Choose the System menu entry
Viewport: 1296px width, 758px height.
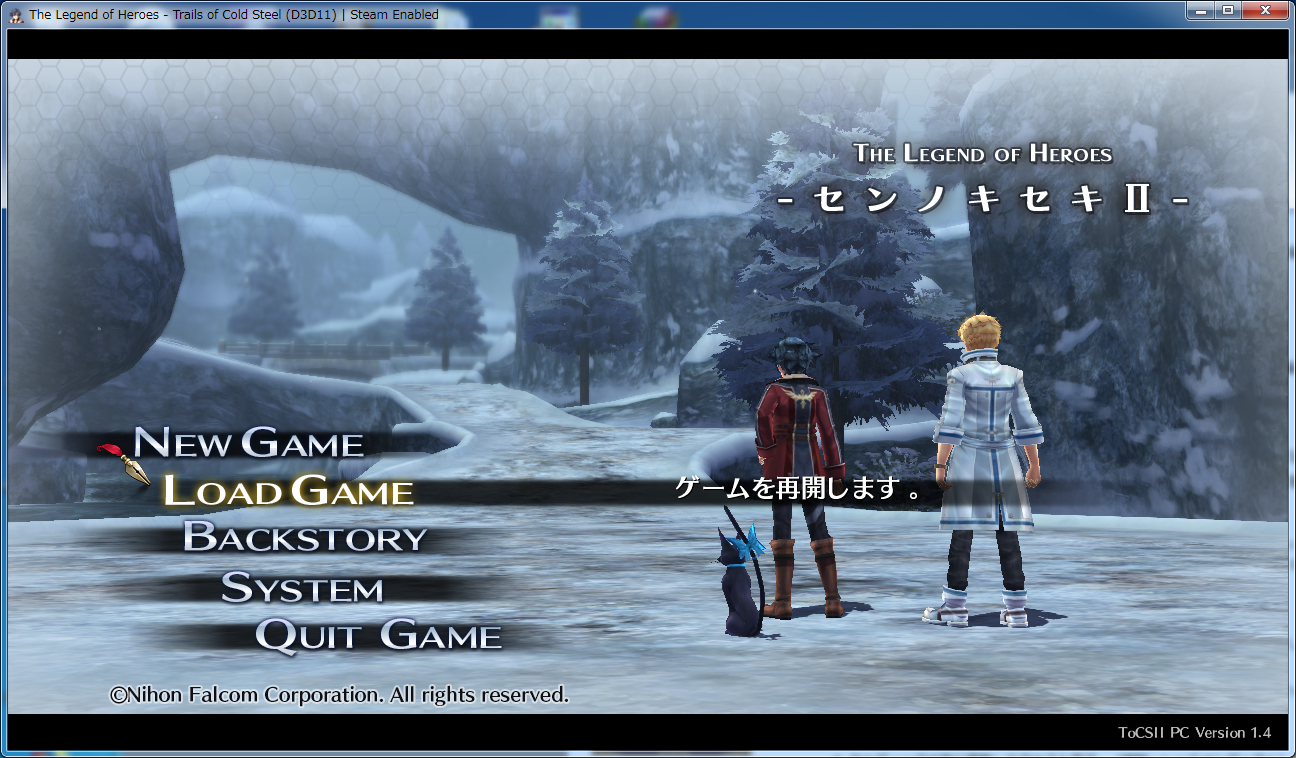302,588
